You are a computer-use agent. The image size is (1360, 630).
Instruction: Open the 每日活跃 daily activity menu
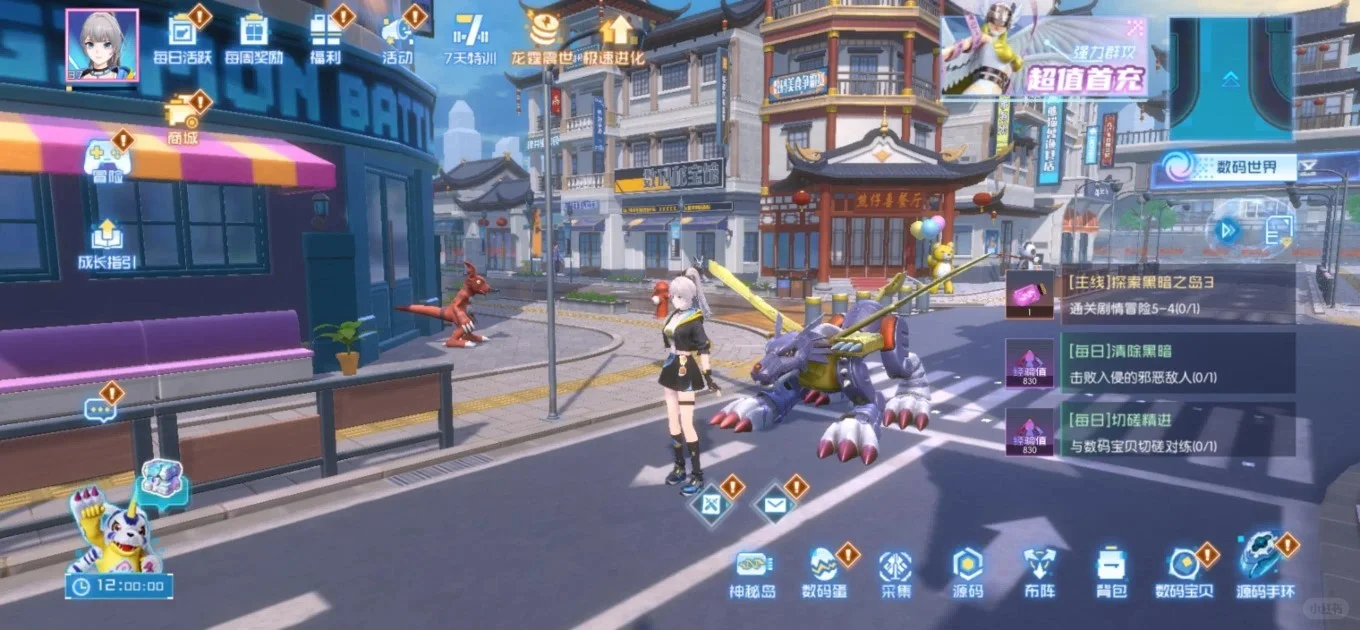click(182, 36)
